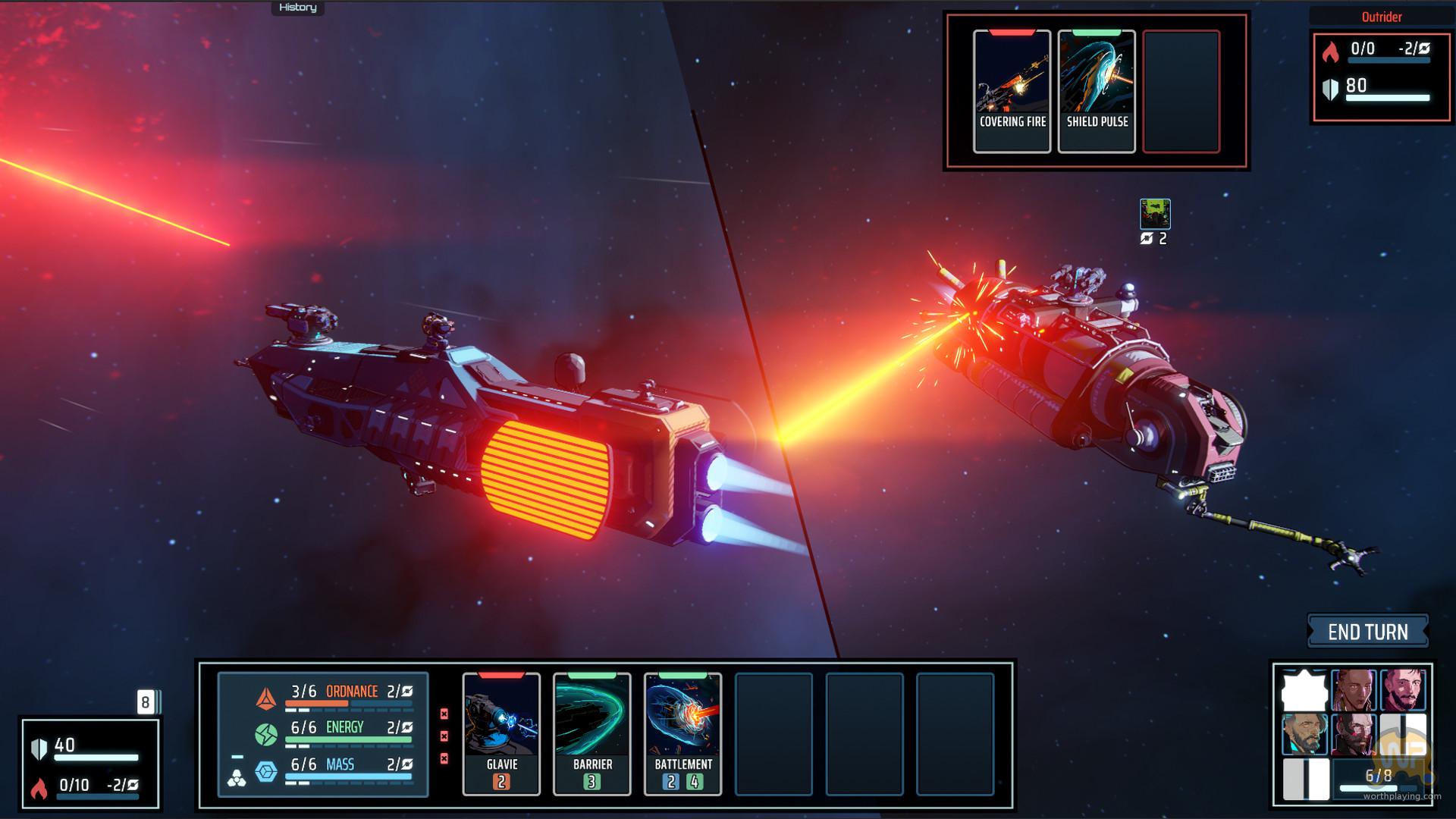
Task: Select the Glavie card
Action: point(501,733)
